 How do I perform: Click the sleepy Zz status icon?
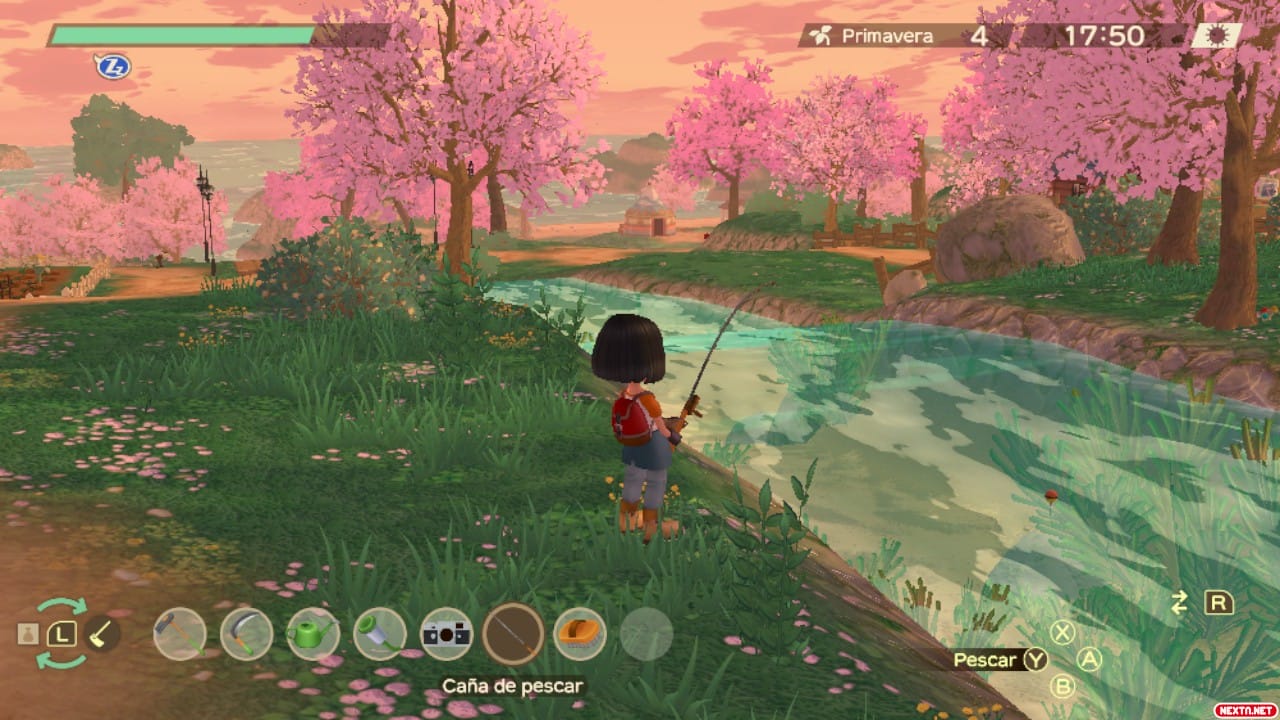click(113, 67)
